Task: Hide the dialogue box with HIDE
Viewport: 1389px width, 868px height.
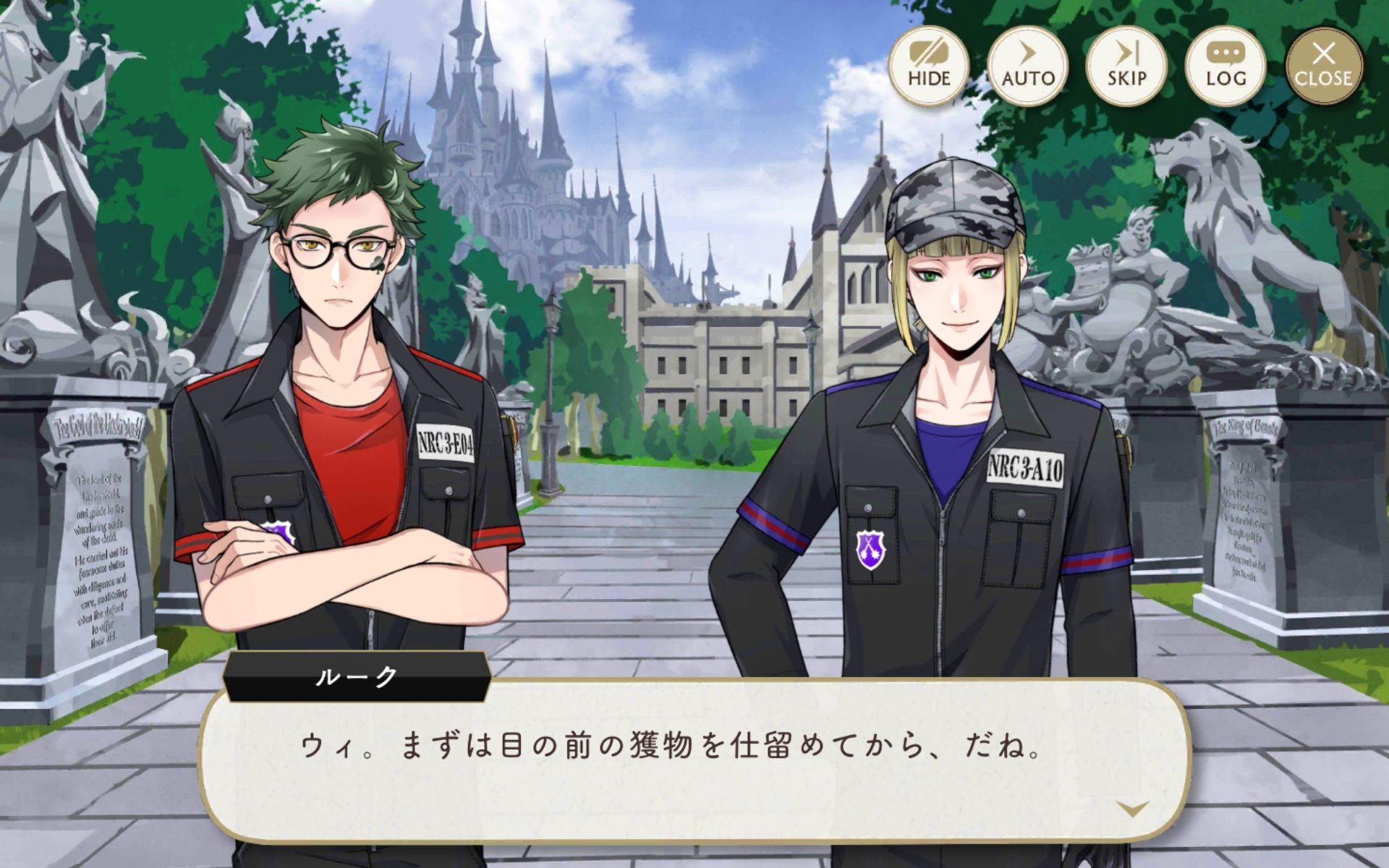Action: coord(928,66)
